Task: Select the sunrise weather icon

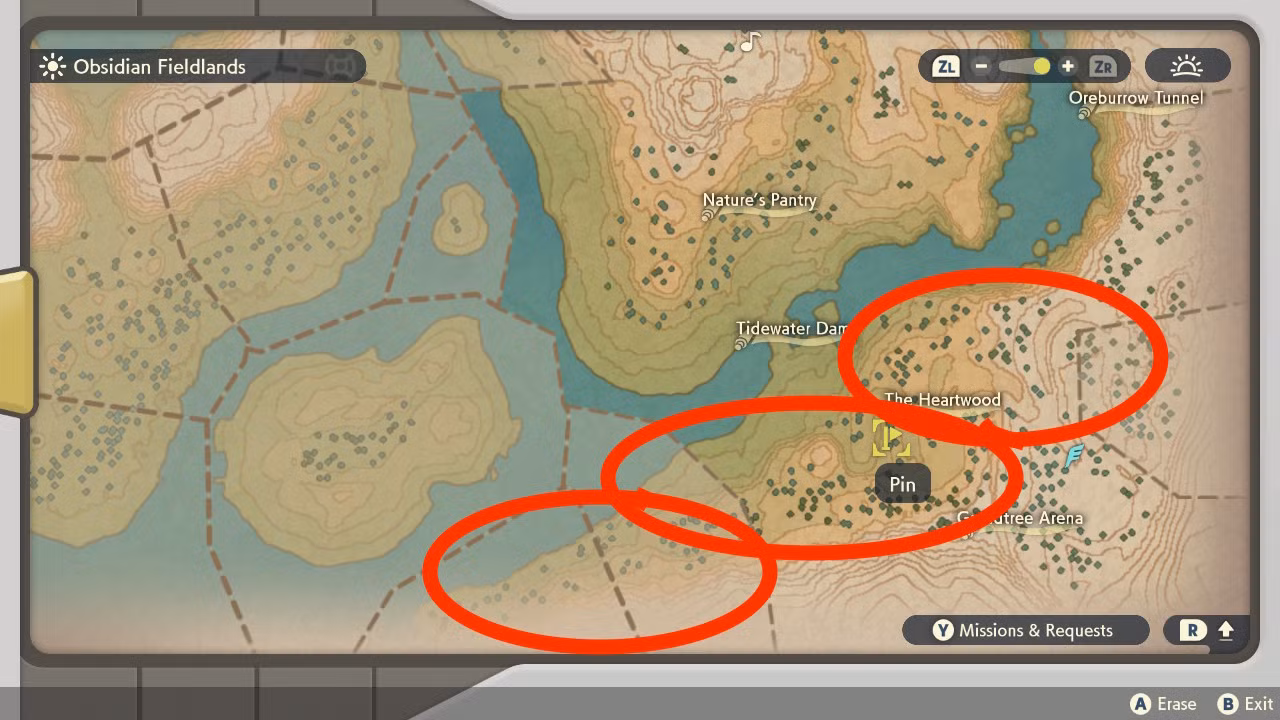Action: (1188, 66)
